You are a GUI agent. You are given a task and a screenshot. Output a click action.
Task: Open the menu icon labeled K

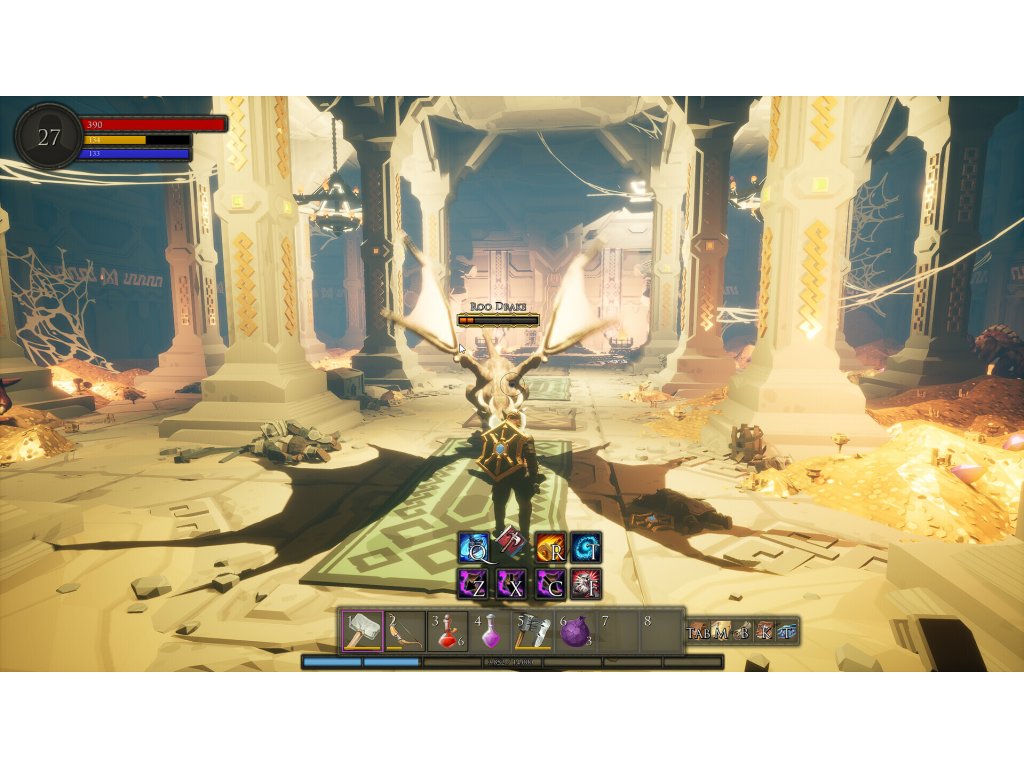click(765, 631)
